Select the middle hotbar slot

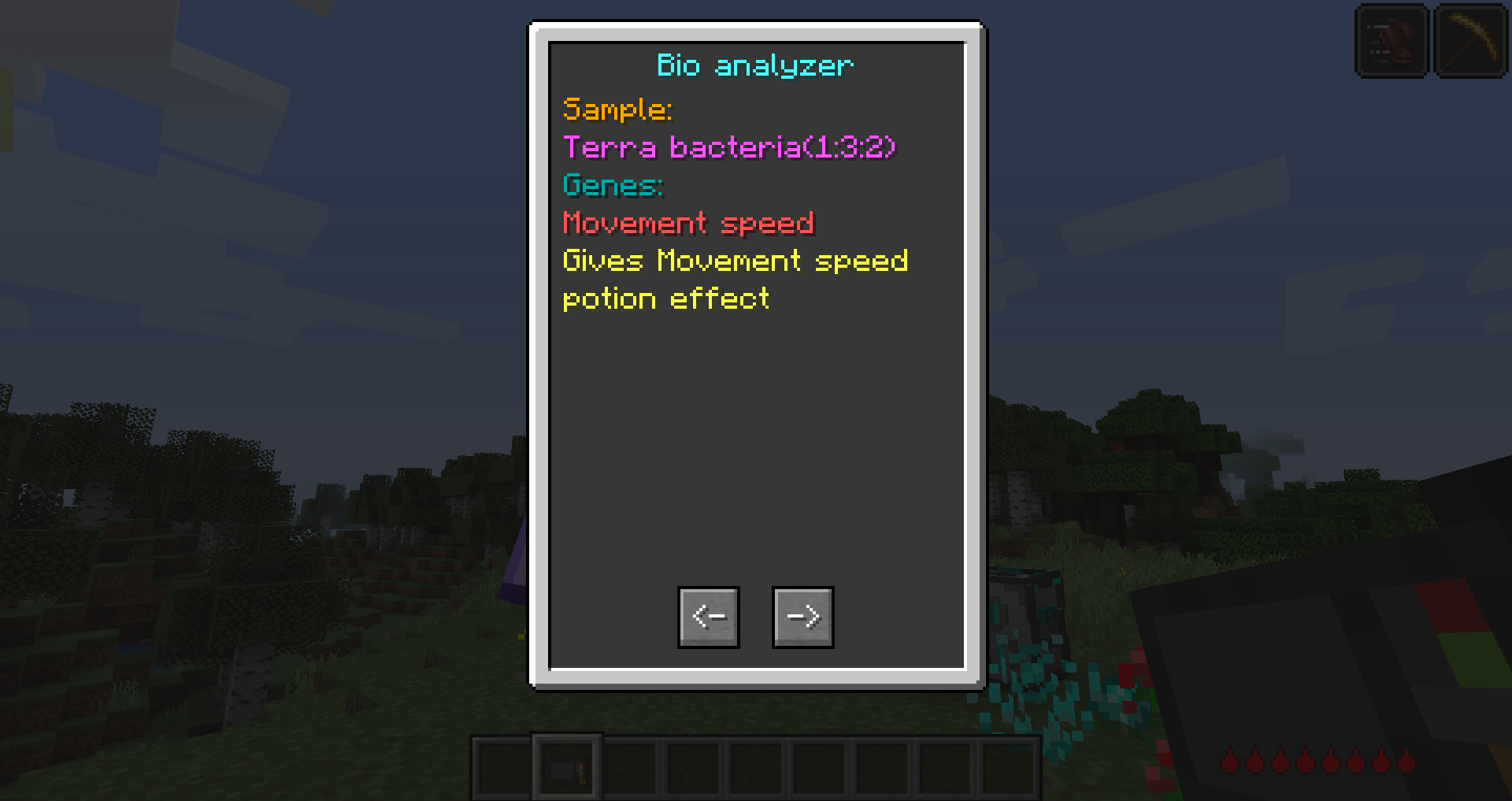point(756,766)
